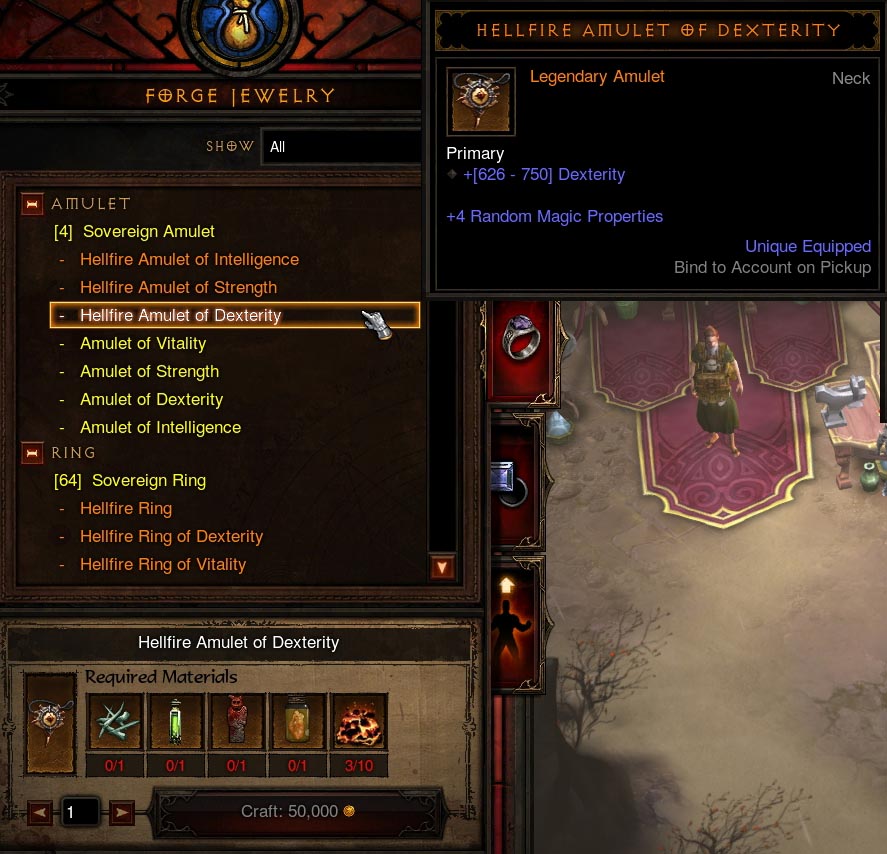The width and height of the screenshot is (887, 854).
Task: Pick Hellfire Ring of Vitality
Action: click(x=163, y=565)
